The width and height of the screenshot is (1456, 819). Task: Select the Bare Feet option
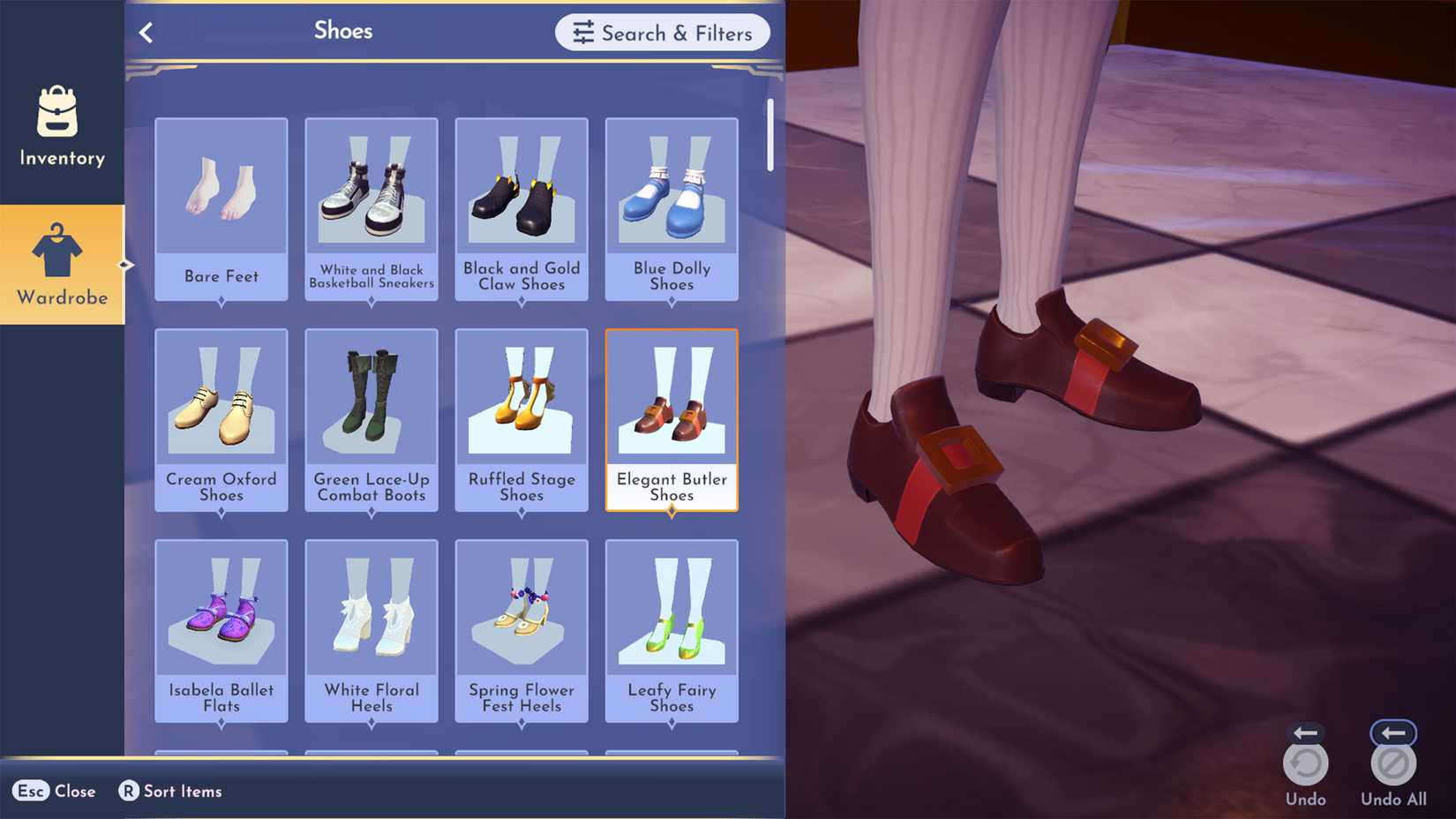coord(221,203)
